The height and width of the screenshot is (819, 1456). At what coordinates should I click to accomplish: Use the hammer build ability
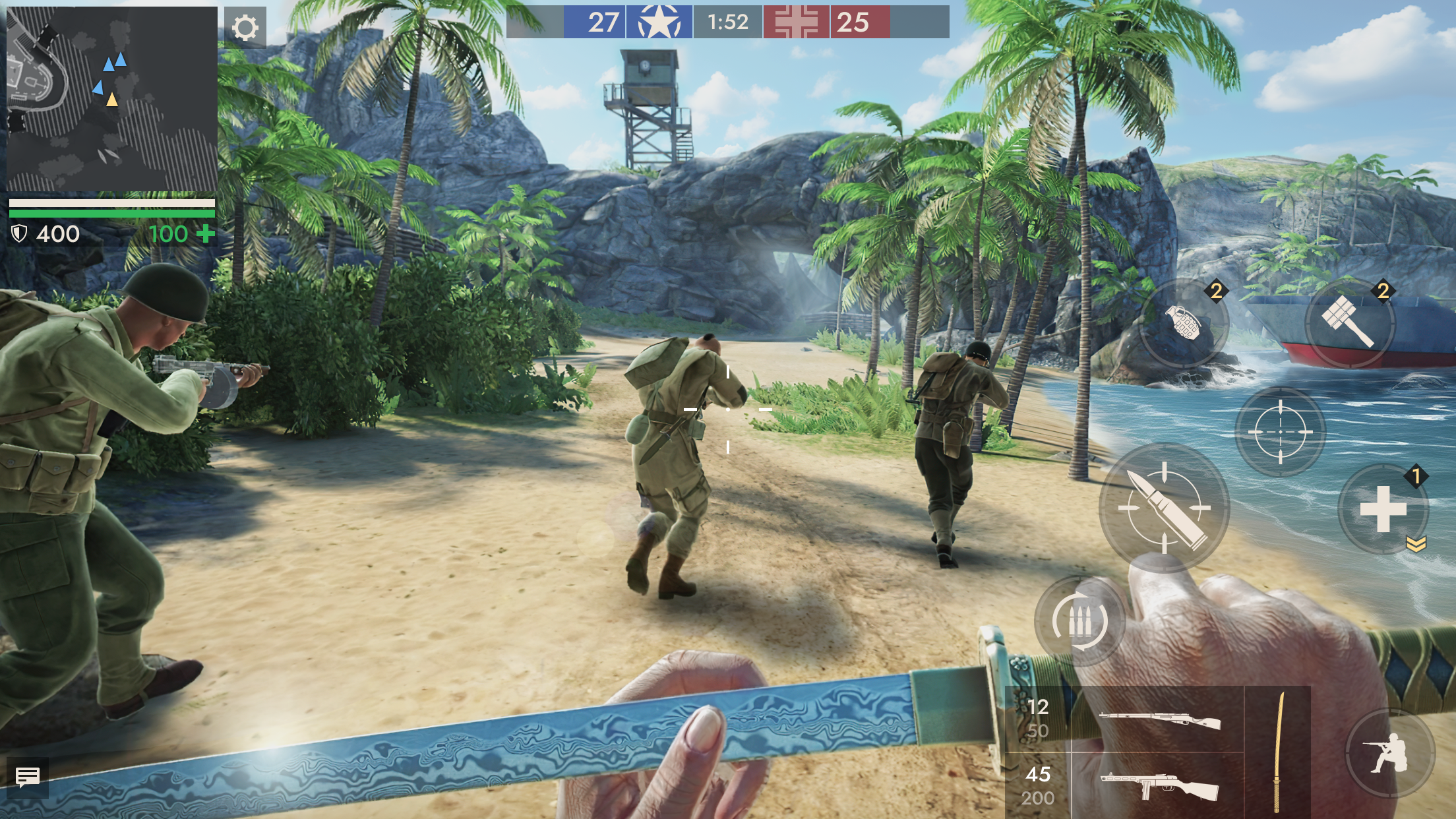tap(1350, 323)
